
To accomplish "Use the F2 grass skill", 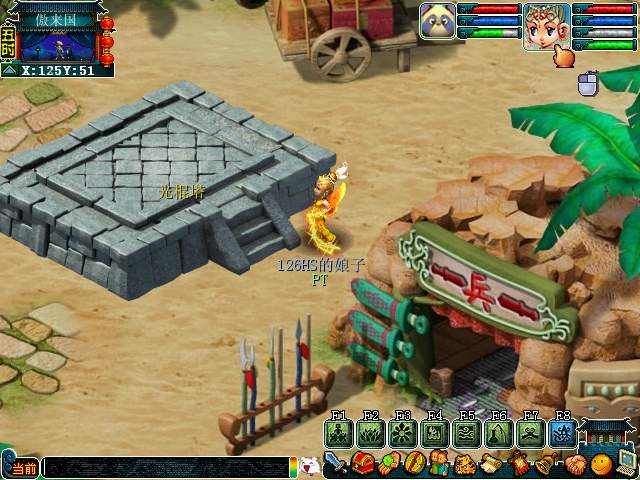I will tap(370, 433).
